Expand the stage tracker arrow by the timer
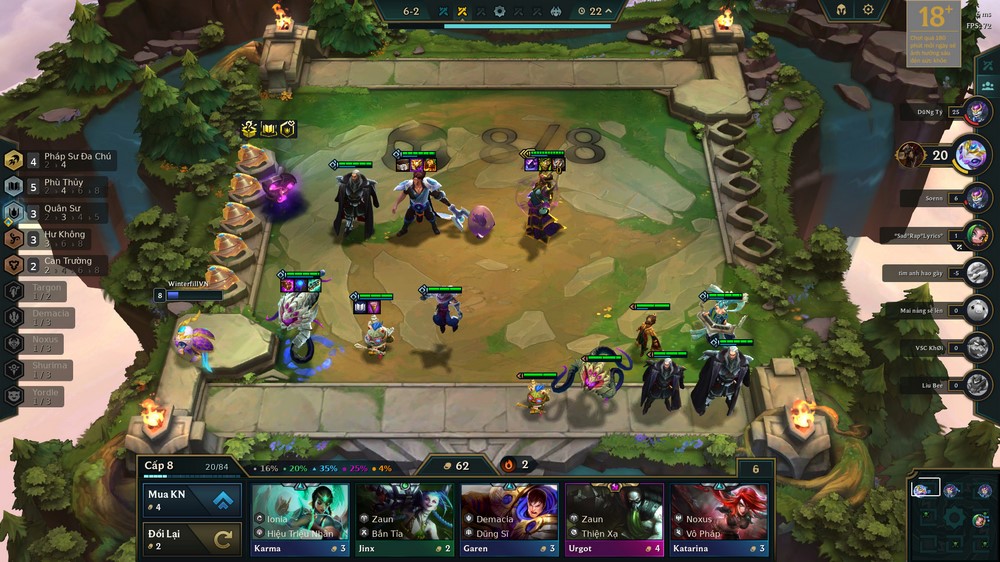Screen dimensions: 1000x562 [609, 11]
